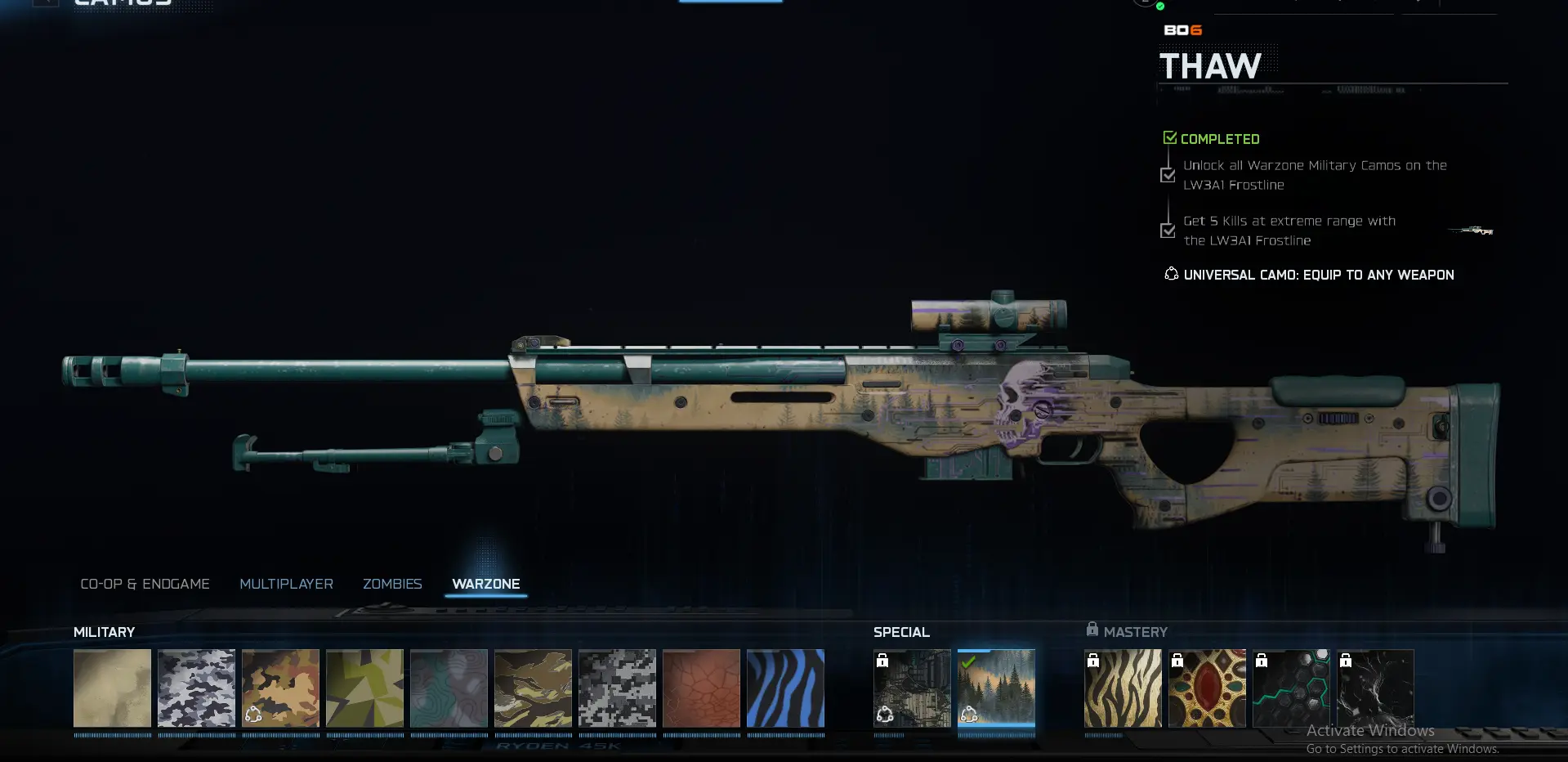Click the universal camo icon on the Thaw thumbnail

tap(970, 715)
